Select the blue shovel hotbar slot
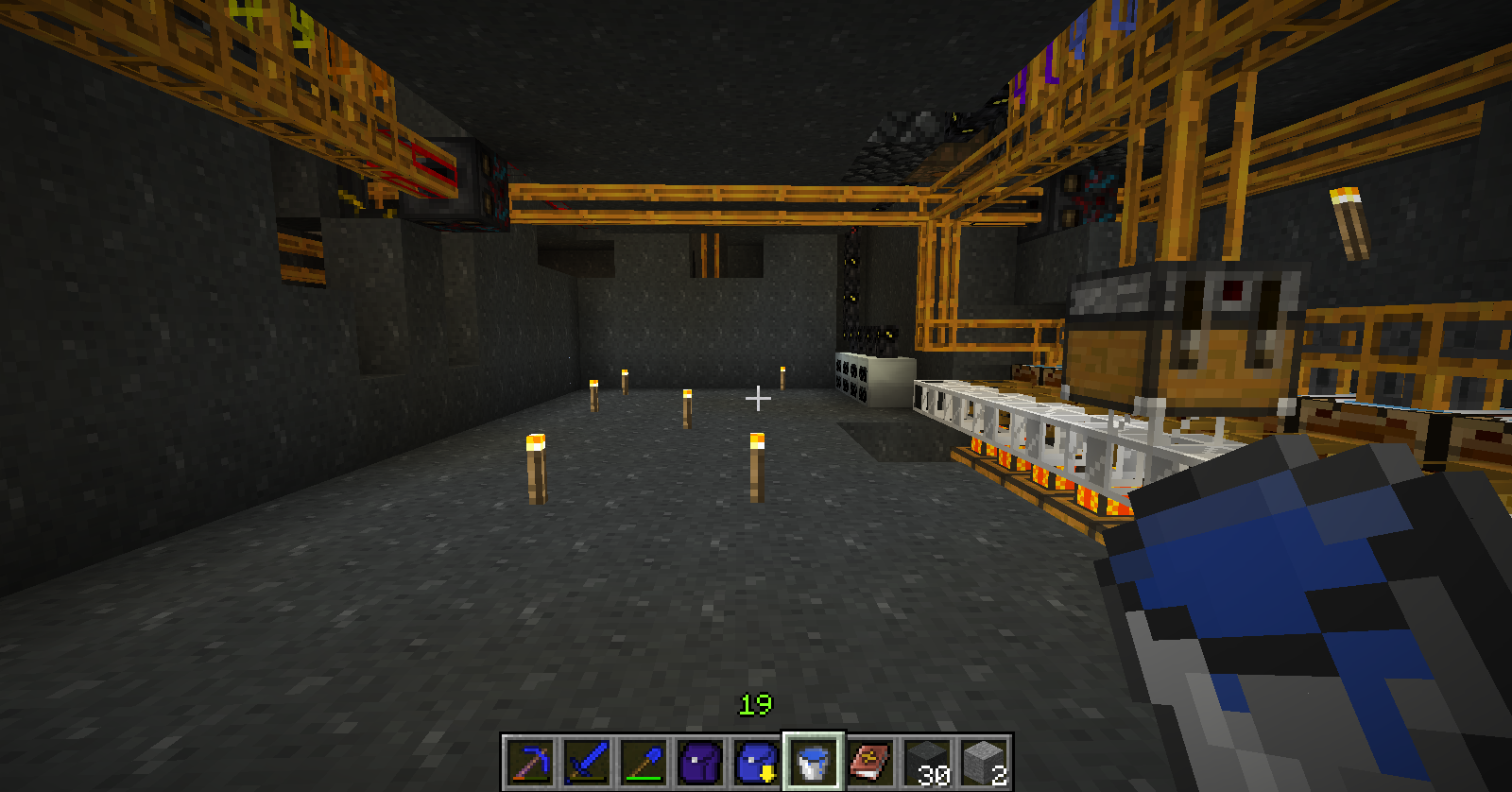This screenshot has width=1512, height=792. pyautogui.click(x=643, y=762)
